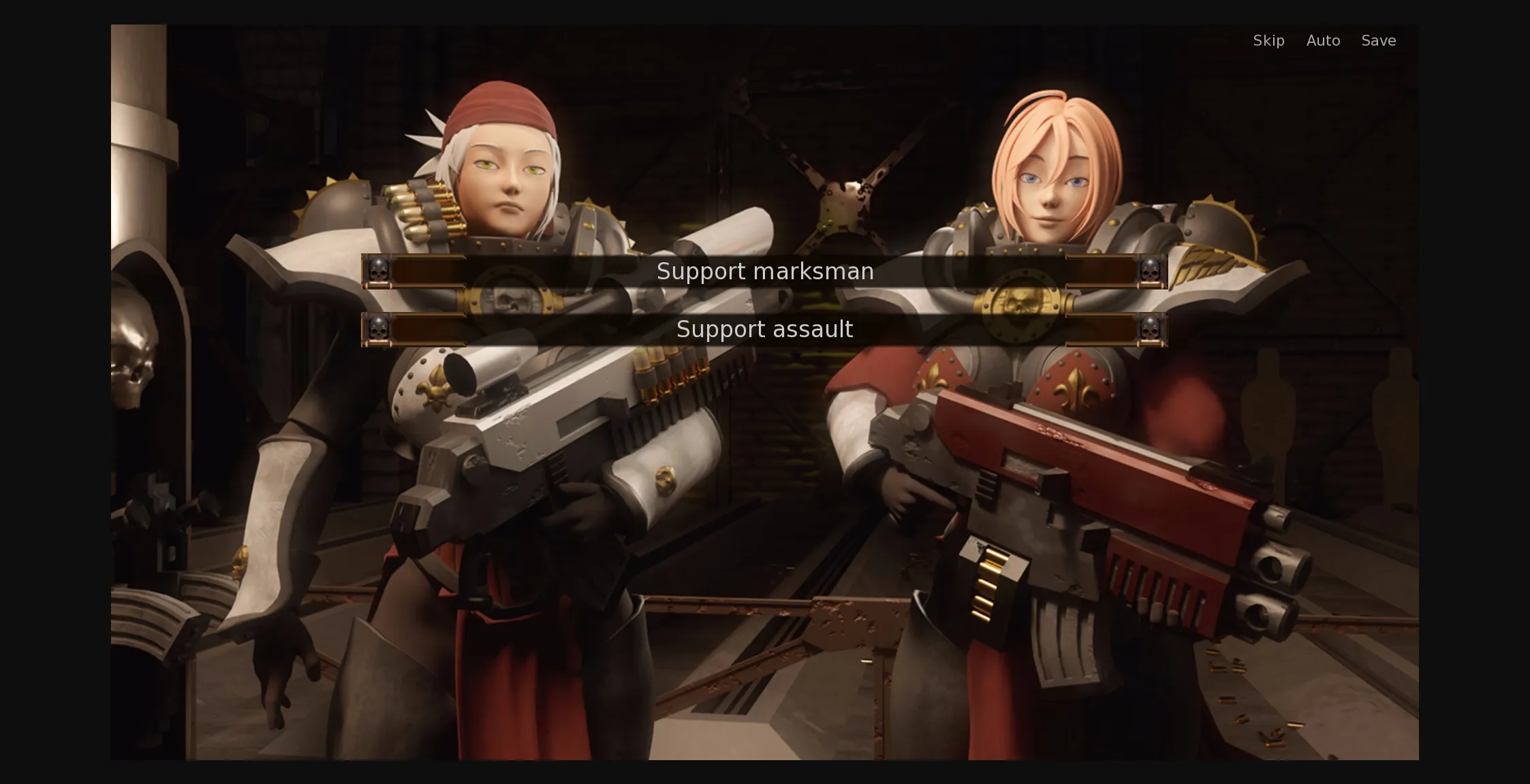Choose the Support marksman option
1530x784 pixels.
point(764,272)
